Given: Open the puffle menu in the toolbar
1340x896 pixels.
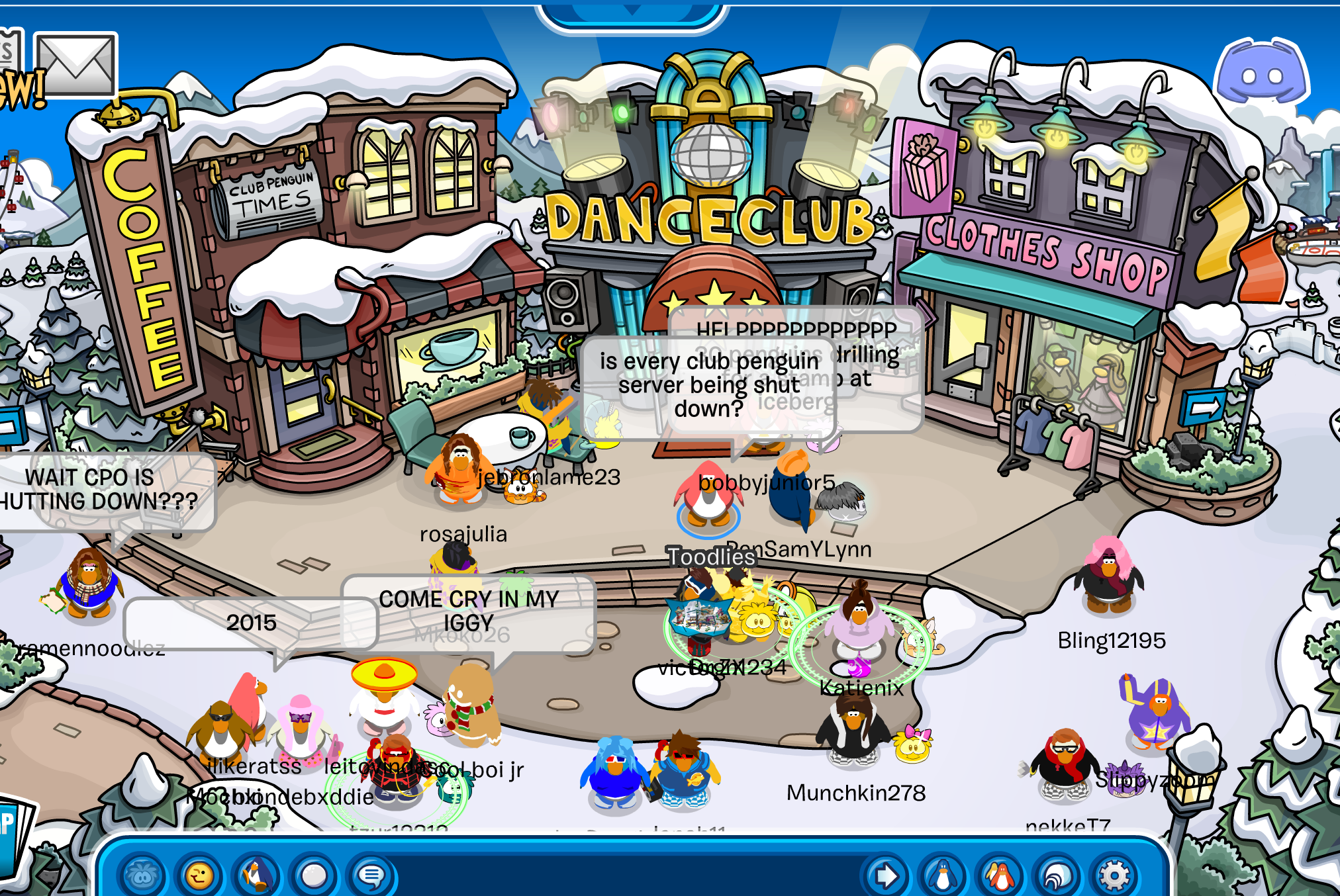Looking at the screenshot, I should coord(142,876).
